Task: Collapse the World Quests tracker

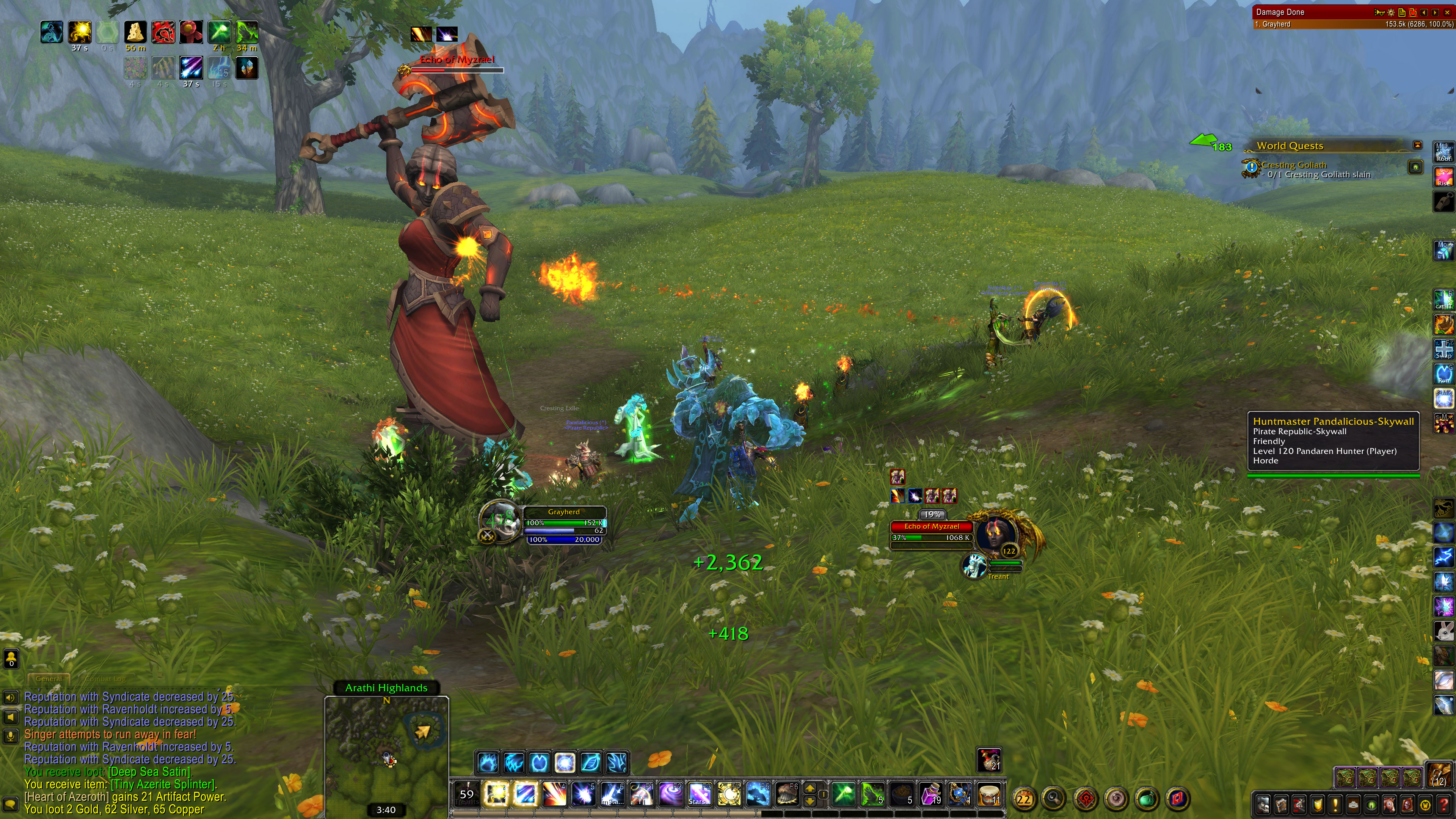Action: (x=1417, y=145)
